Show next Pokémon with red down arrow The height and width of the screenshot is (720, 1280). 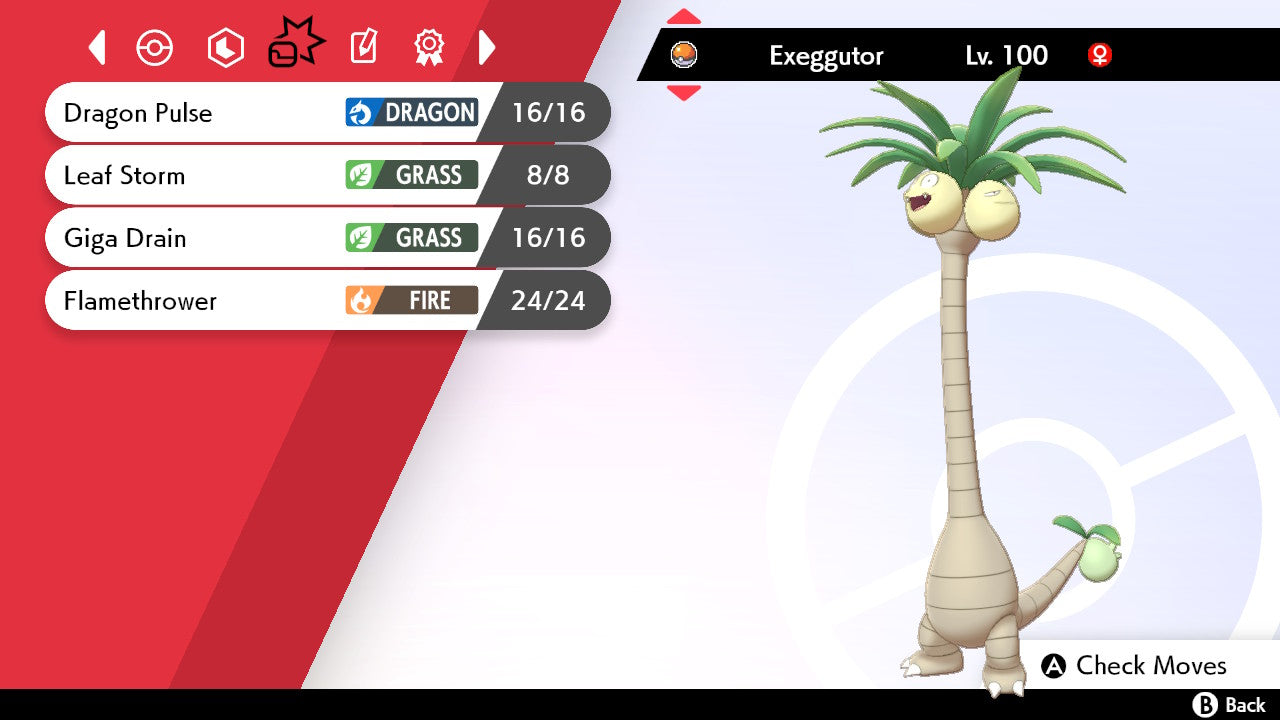[x=684, y=93]
